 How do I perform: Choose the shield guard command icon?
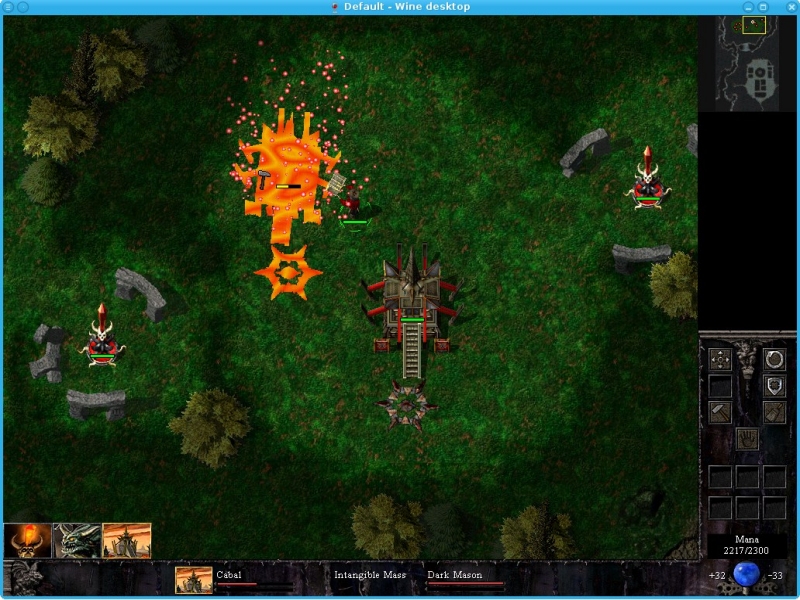[774, 386]
